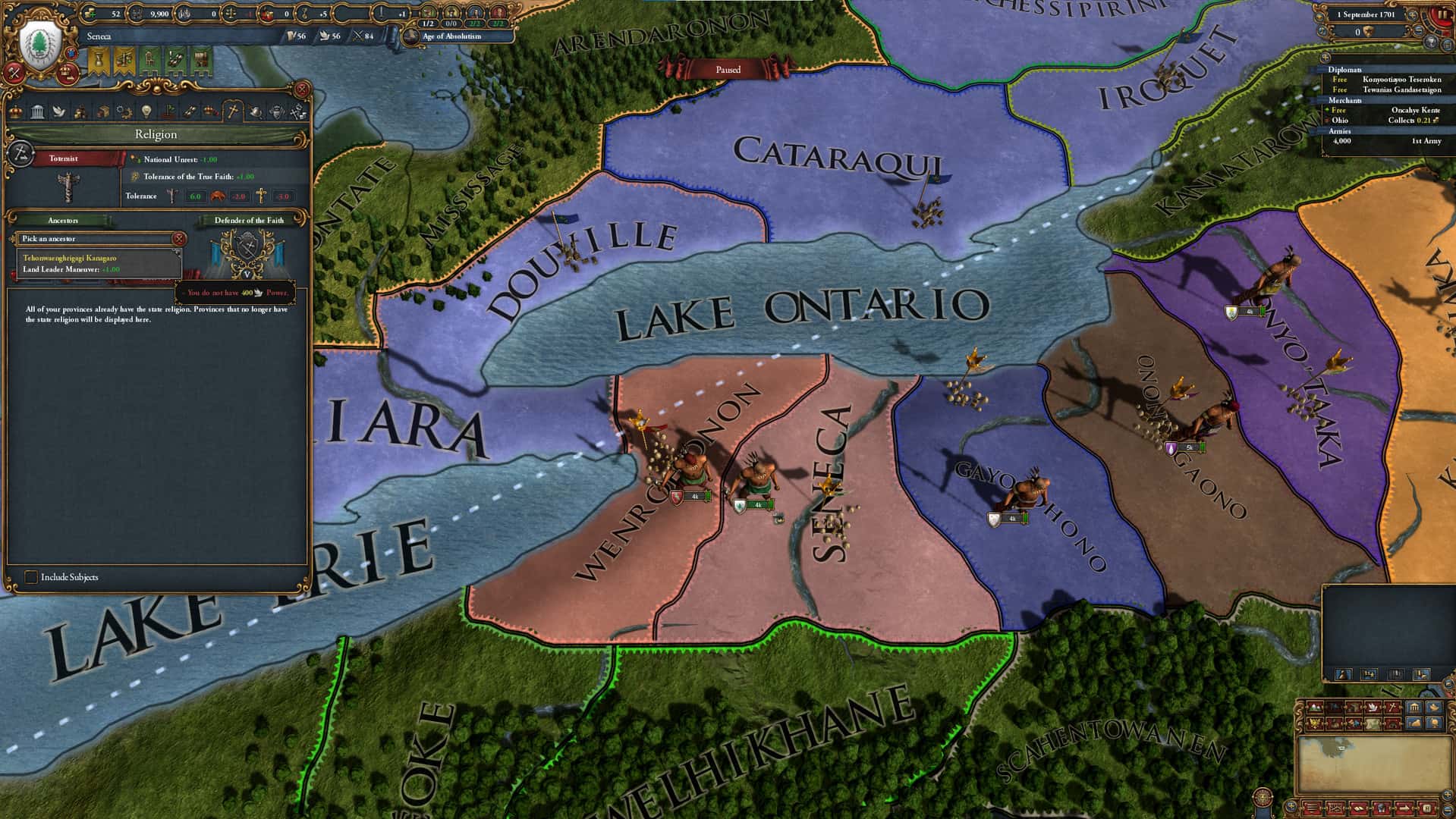Image resolution: width=1456 pixels, height=819 pixels.
Task: Switch to political map mode eagle icon
Action: coord(1313,723)
